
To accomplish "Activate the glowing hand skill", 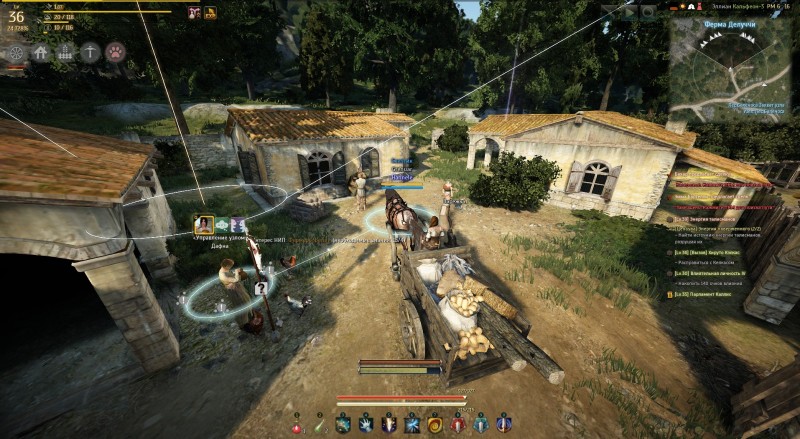I will 365,425.
